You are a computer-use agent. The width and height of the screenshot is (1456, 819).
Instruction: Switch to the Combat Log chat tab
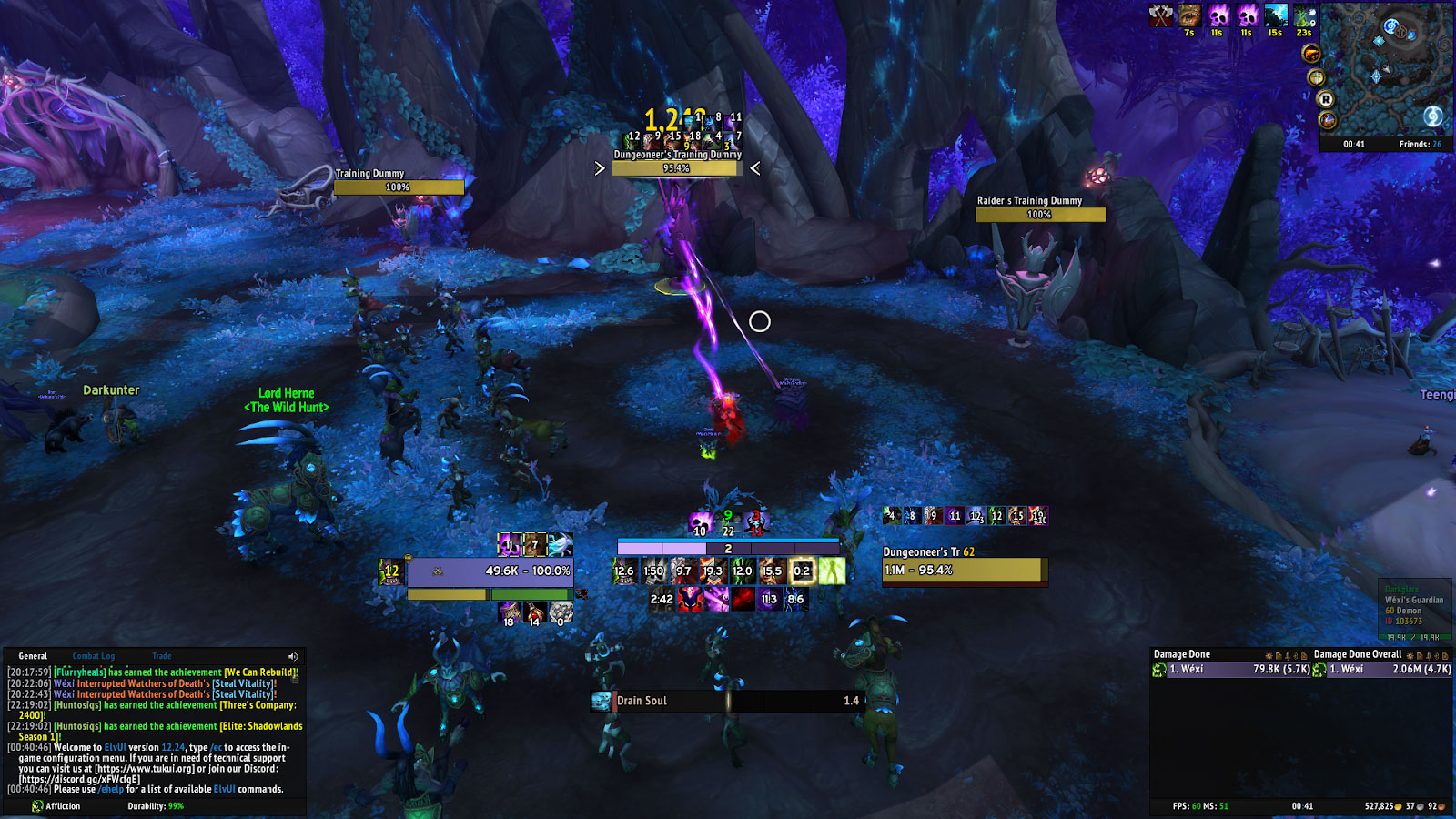click(93, 656)
